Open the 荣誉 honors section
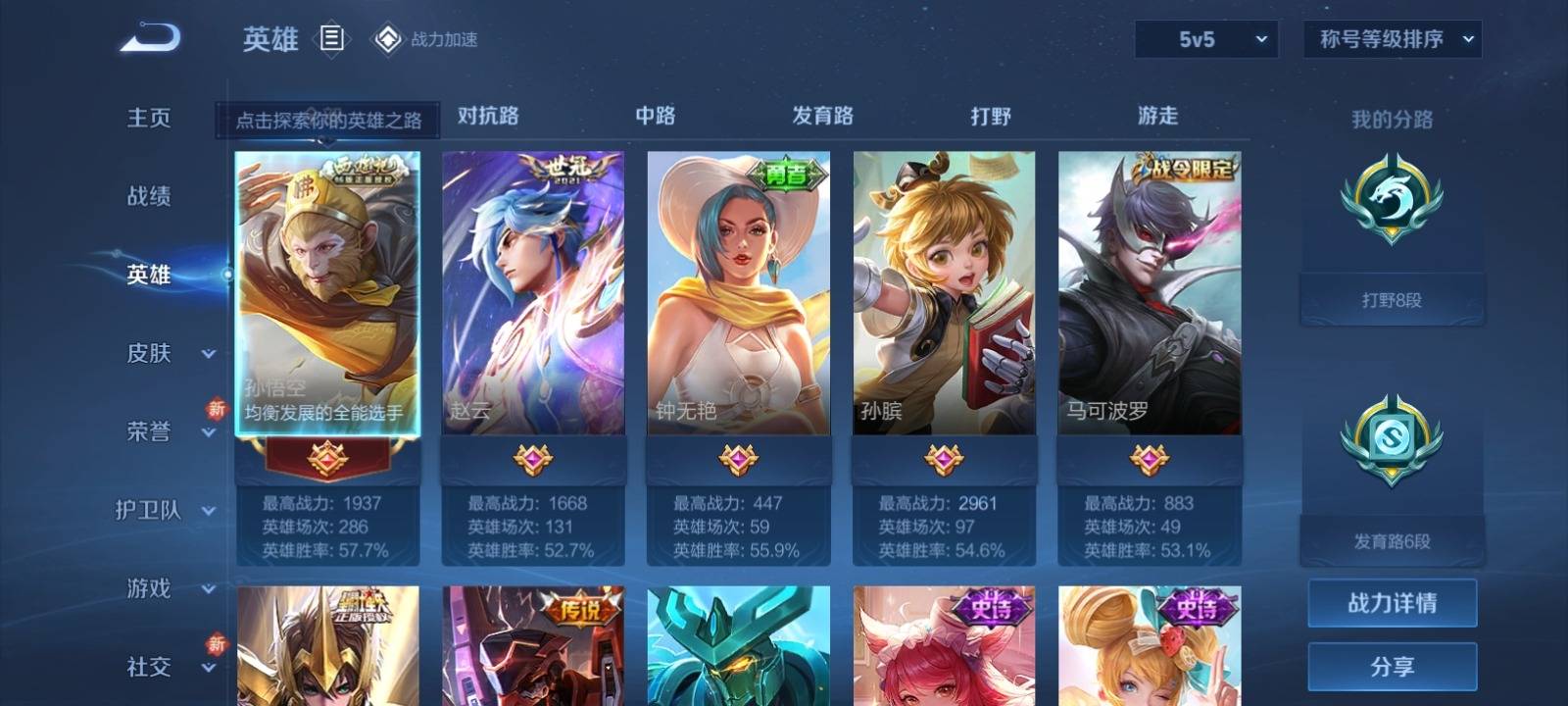 coord(149,431)
